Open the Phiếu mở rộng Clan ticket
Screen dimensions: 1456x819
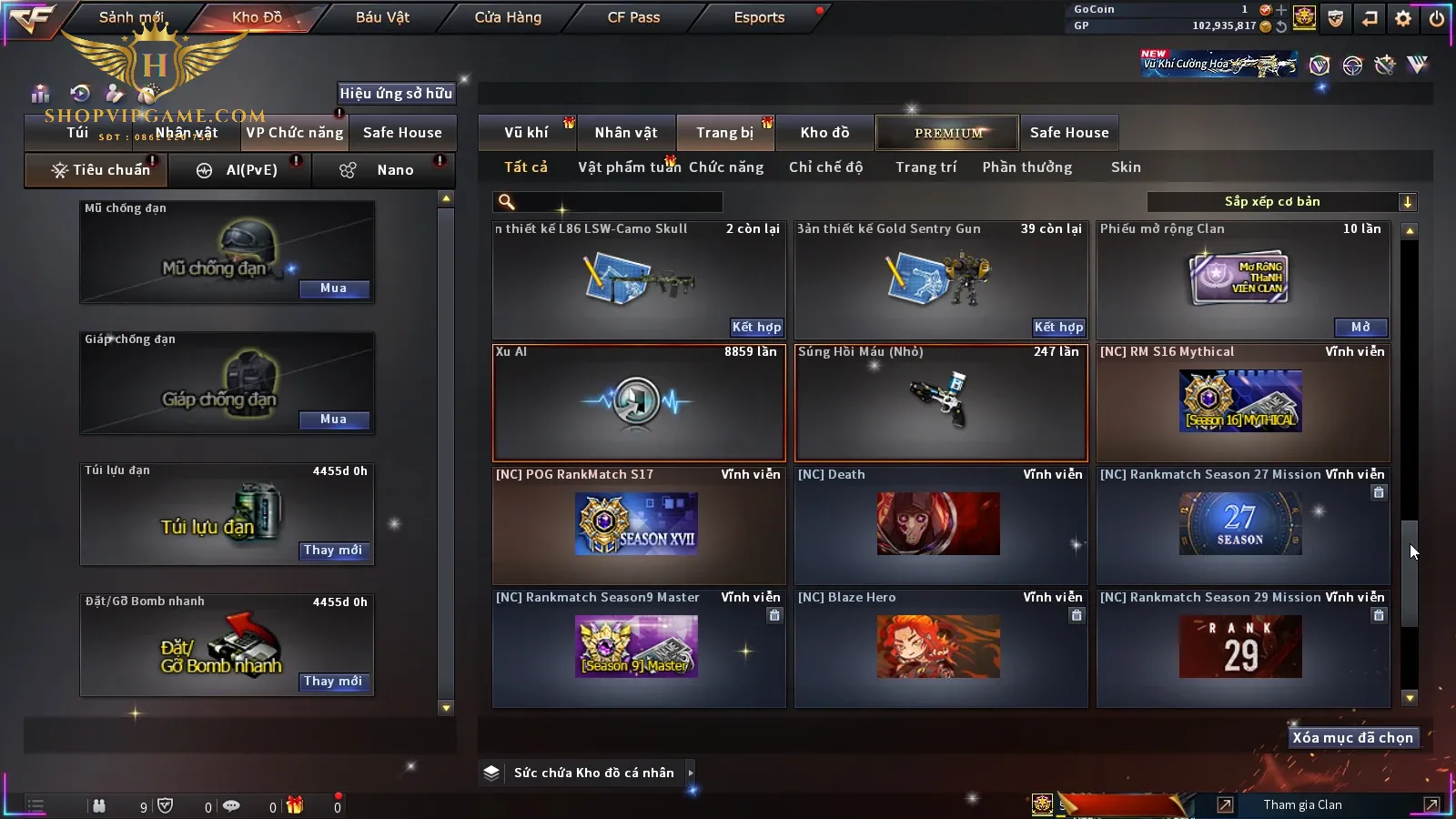click(x=1360, y=327)
